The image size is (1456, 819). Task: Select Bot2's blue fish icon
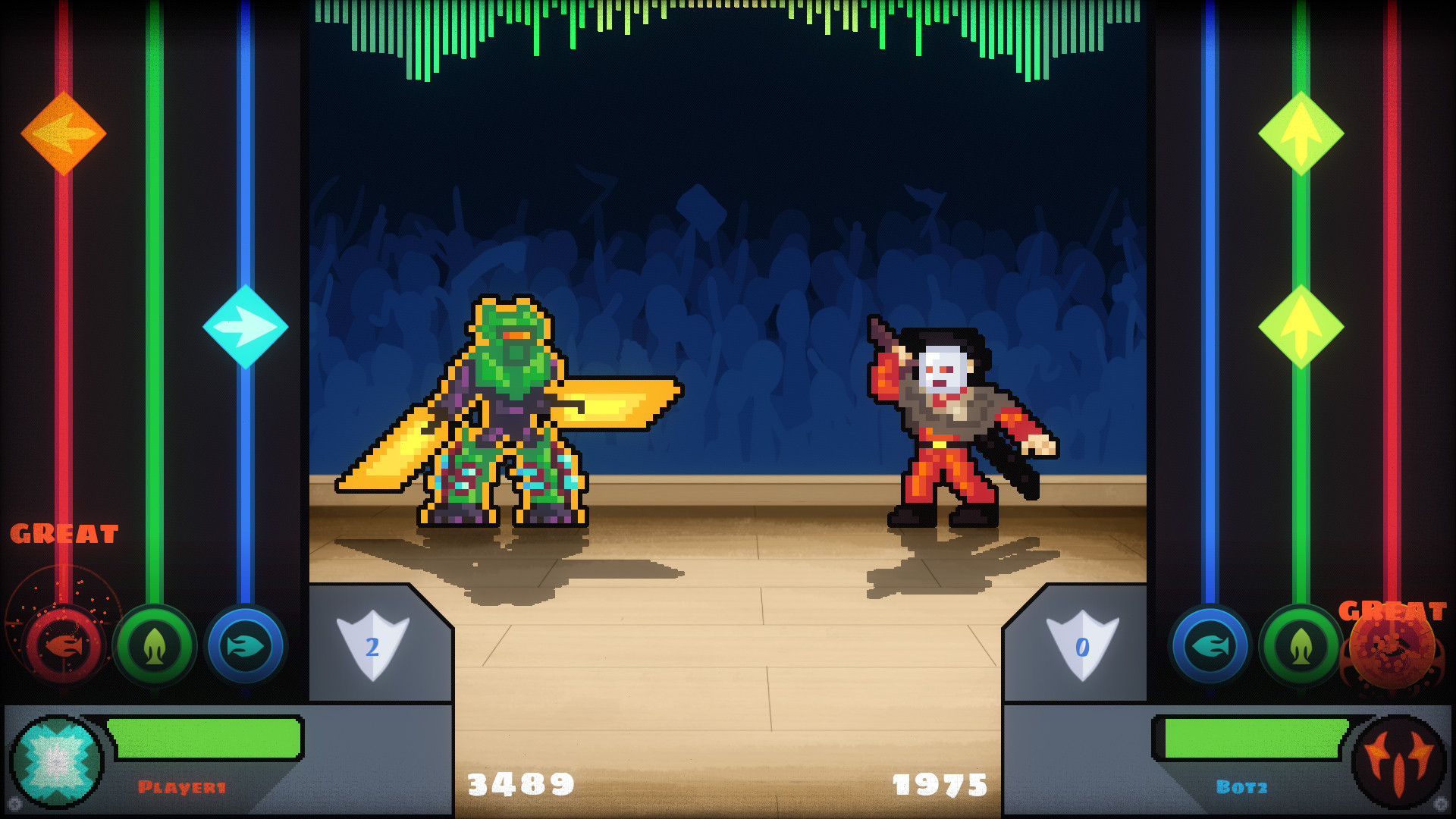point(1208,646)
